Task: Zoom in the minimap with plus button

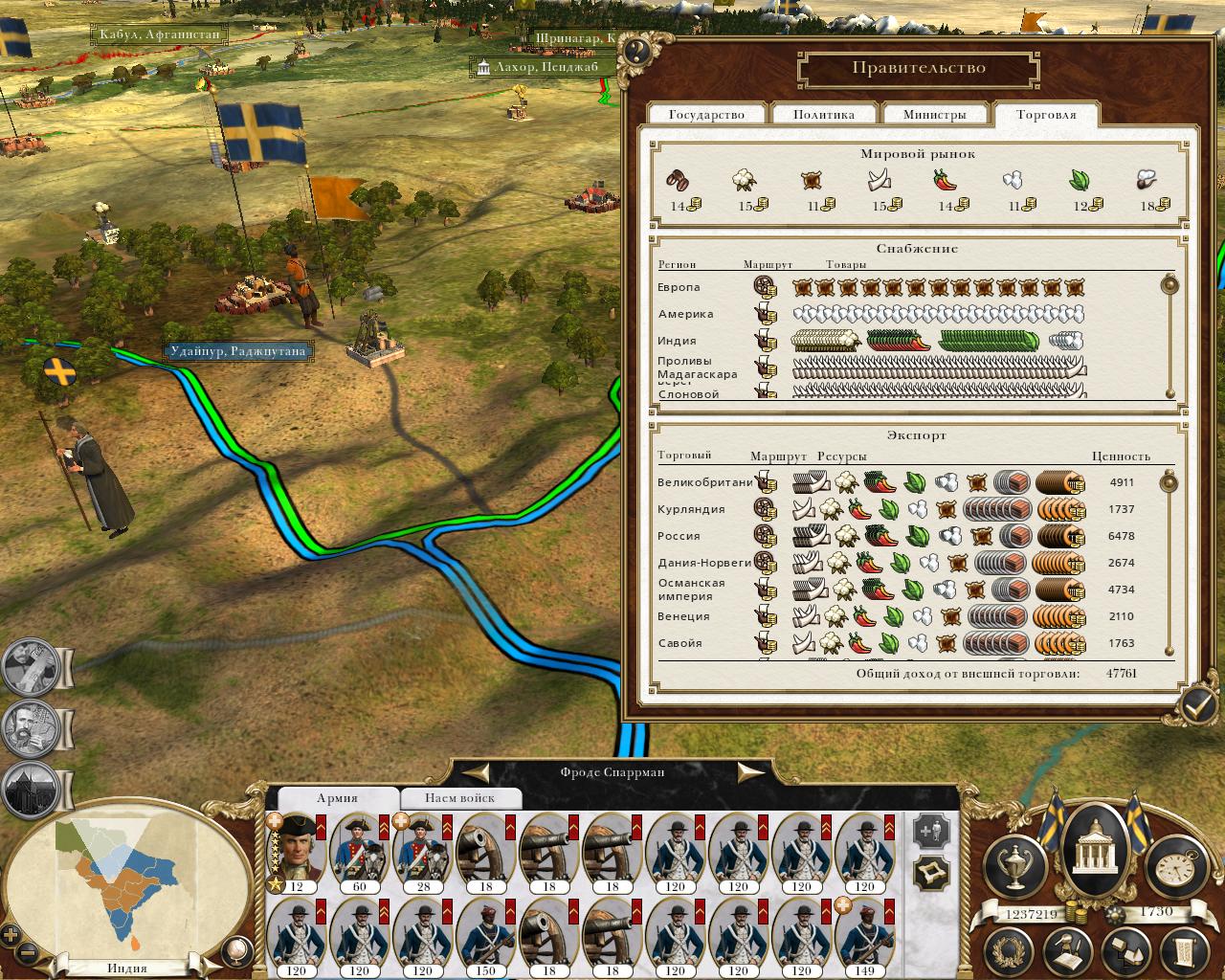Action: [x=11, y=935]
